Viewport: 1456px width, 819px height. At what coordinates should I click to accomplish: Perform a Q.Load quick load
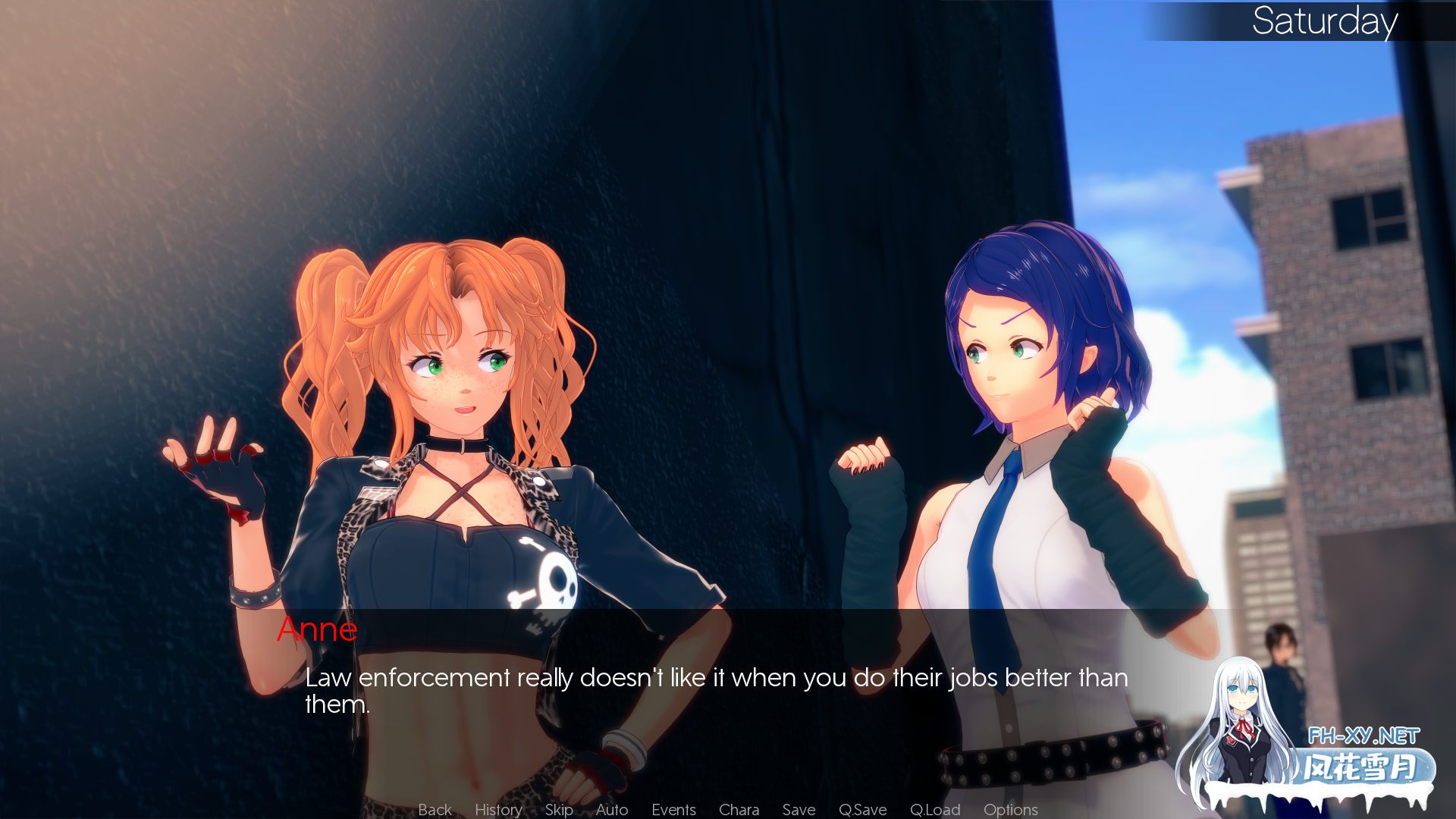pos(935,809)
